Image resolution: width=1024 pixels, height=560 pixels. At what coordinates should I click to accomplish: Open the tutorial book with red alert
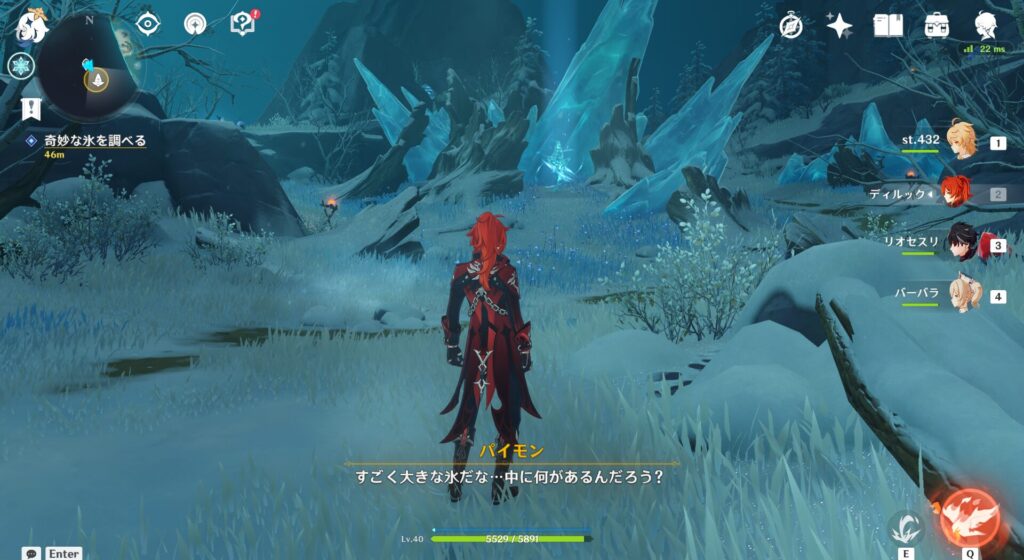click(x=243, y=23)
